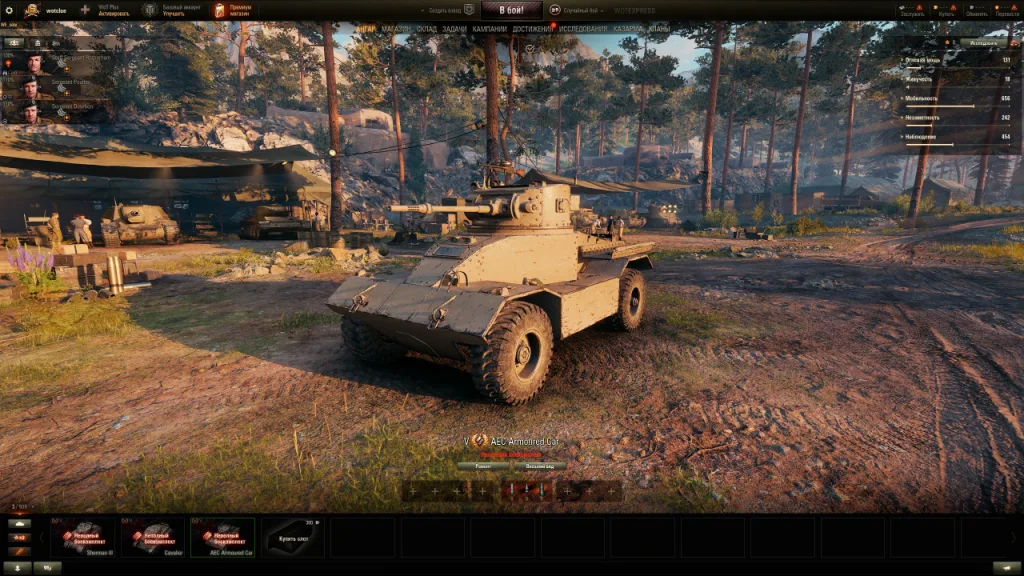The width and height of the screenshot is (1024, 576).
Task: Open the Задачи (Missions) tab
Action: point(454,29)
